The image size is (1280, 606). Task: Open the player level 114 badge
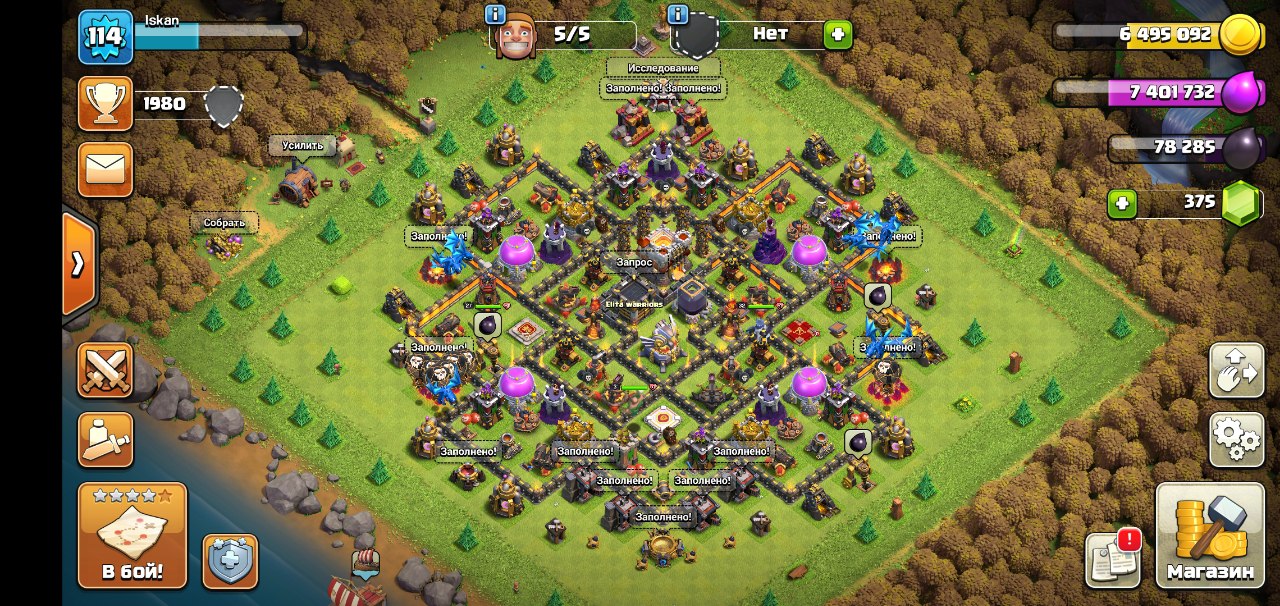(x=105, y=37)
